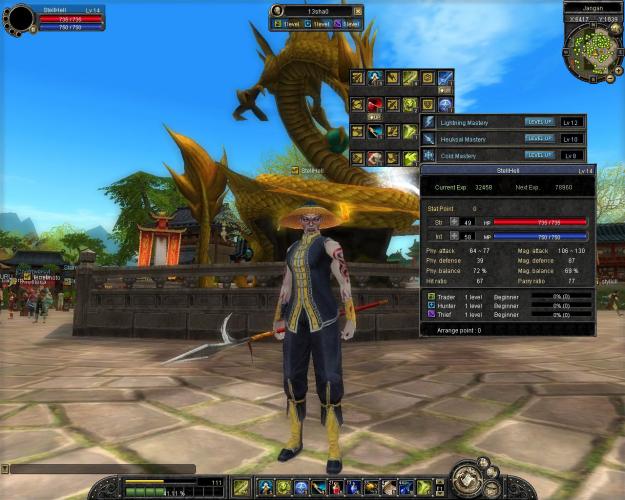Increase the Str stat with plus button
The width and height of the screenshot is (625, 500).
[x=454, y=221]
